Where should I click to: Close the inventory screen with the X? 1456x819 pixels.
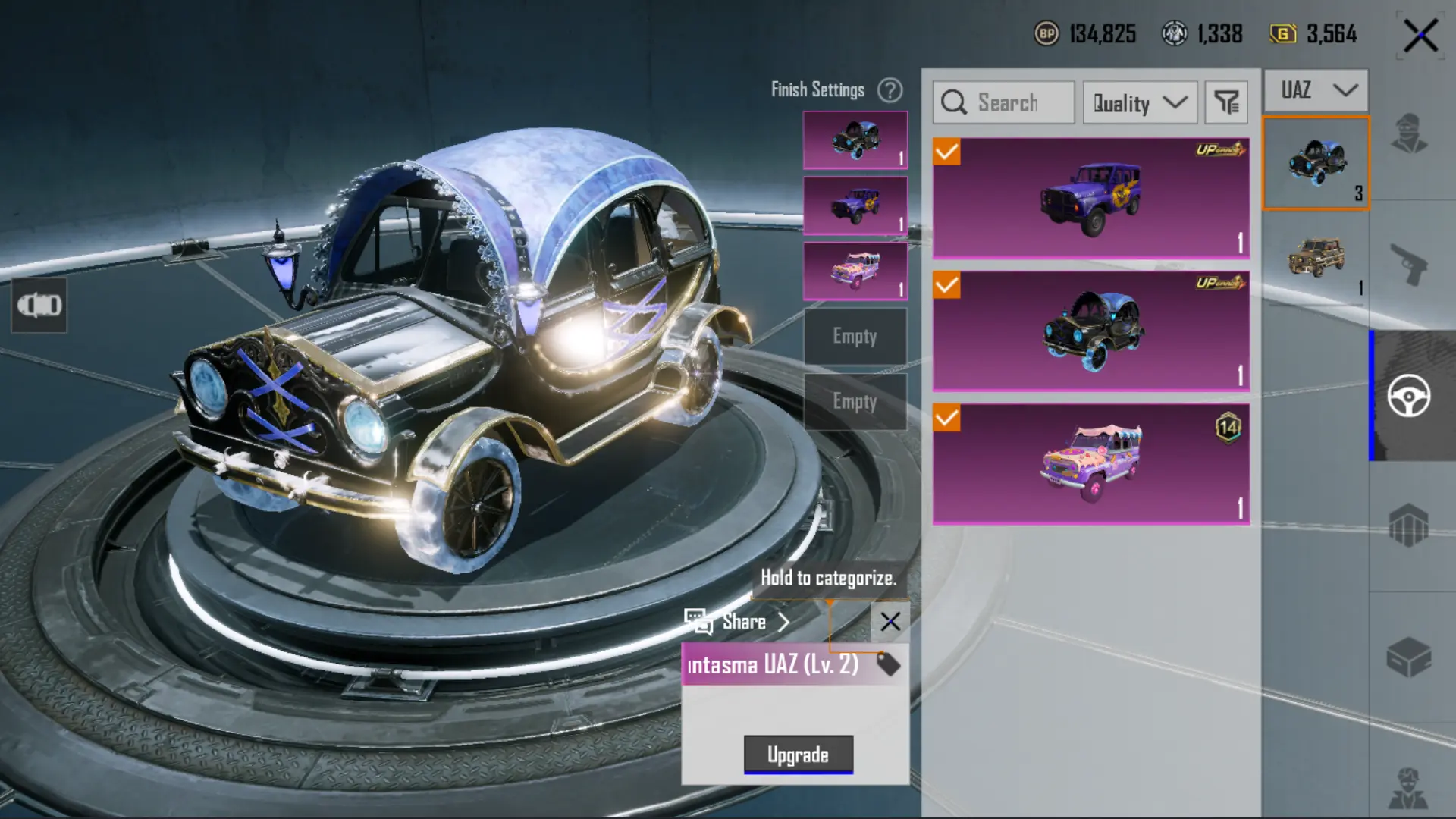pyautogui.click(x=1420, y=36)
